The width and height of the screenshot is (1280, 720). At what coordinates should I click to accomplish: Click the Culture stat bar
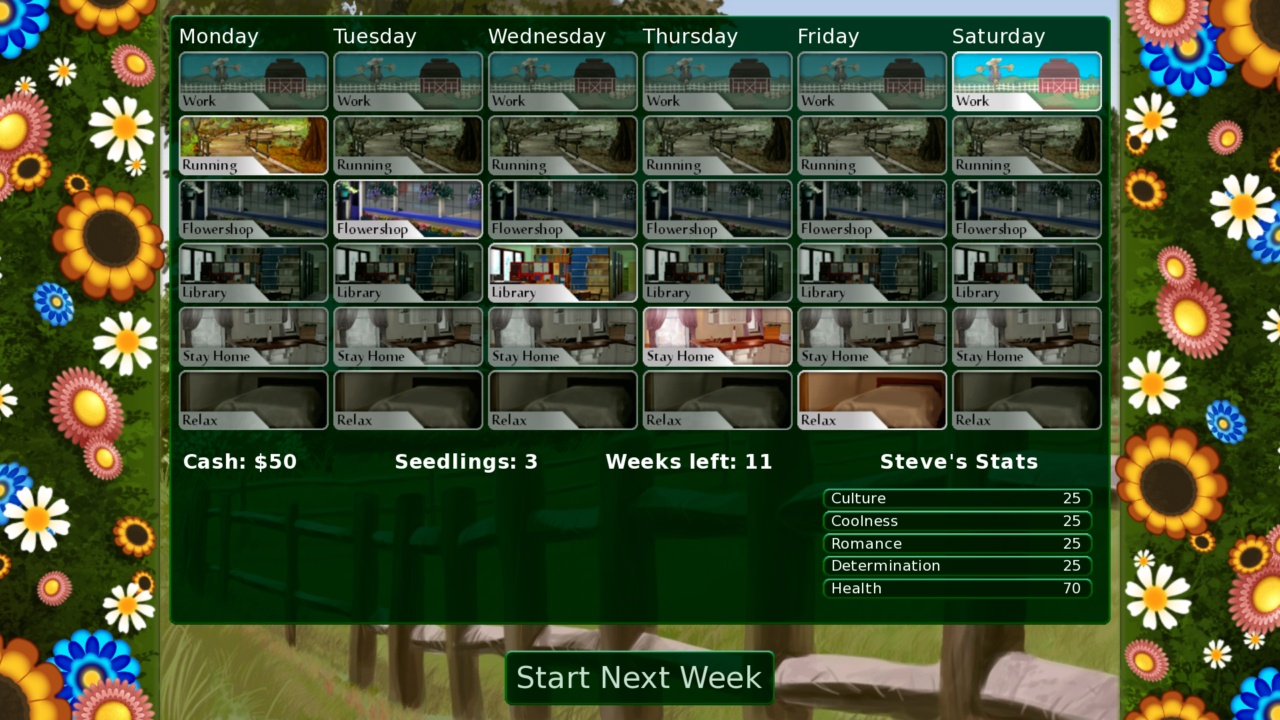coord(955,497)
